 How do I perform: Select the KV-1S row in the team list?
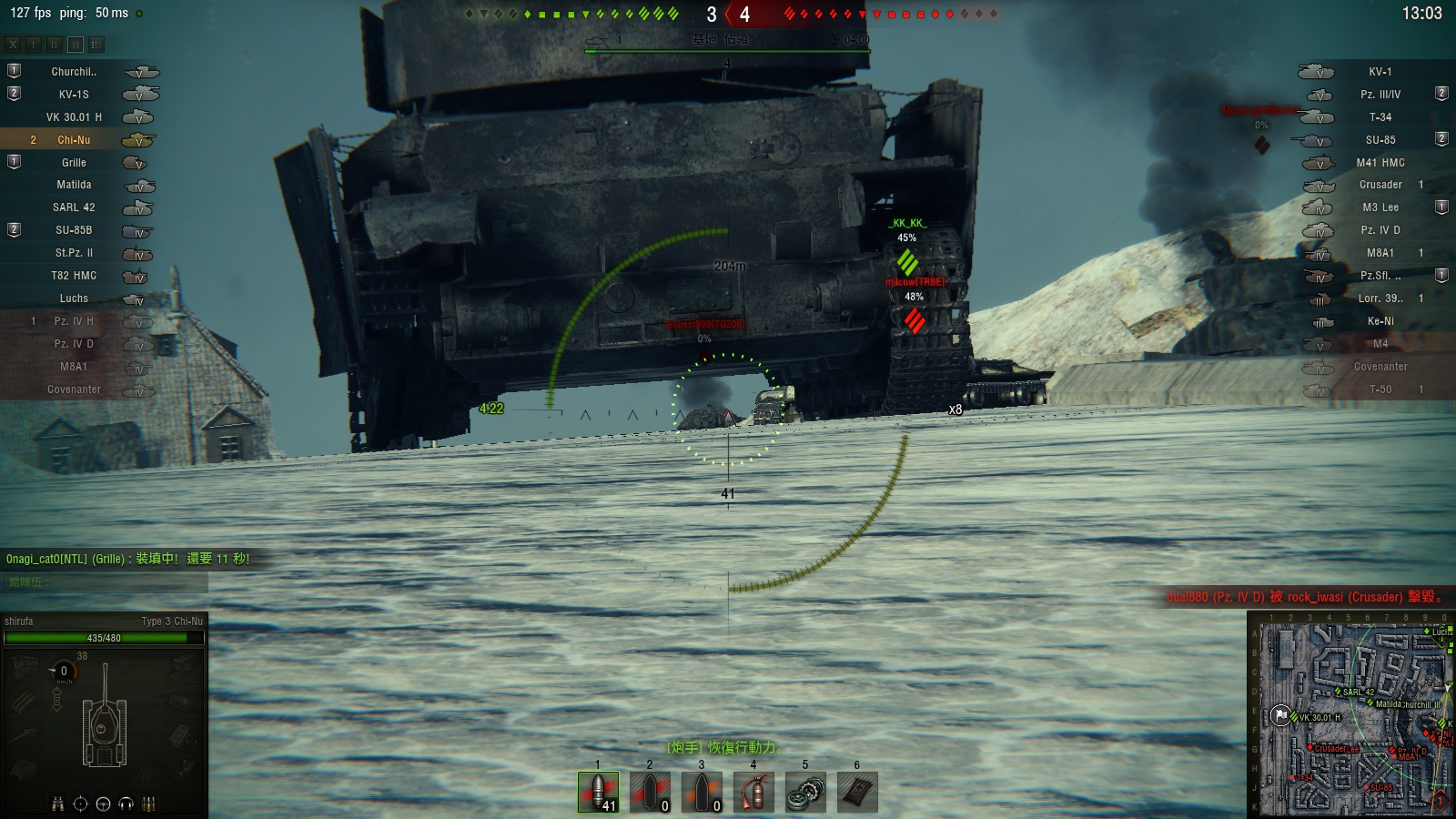74,95
